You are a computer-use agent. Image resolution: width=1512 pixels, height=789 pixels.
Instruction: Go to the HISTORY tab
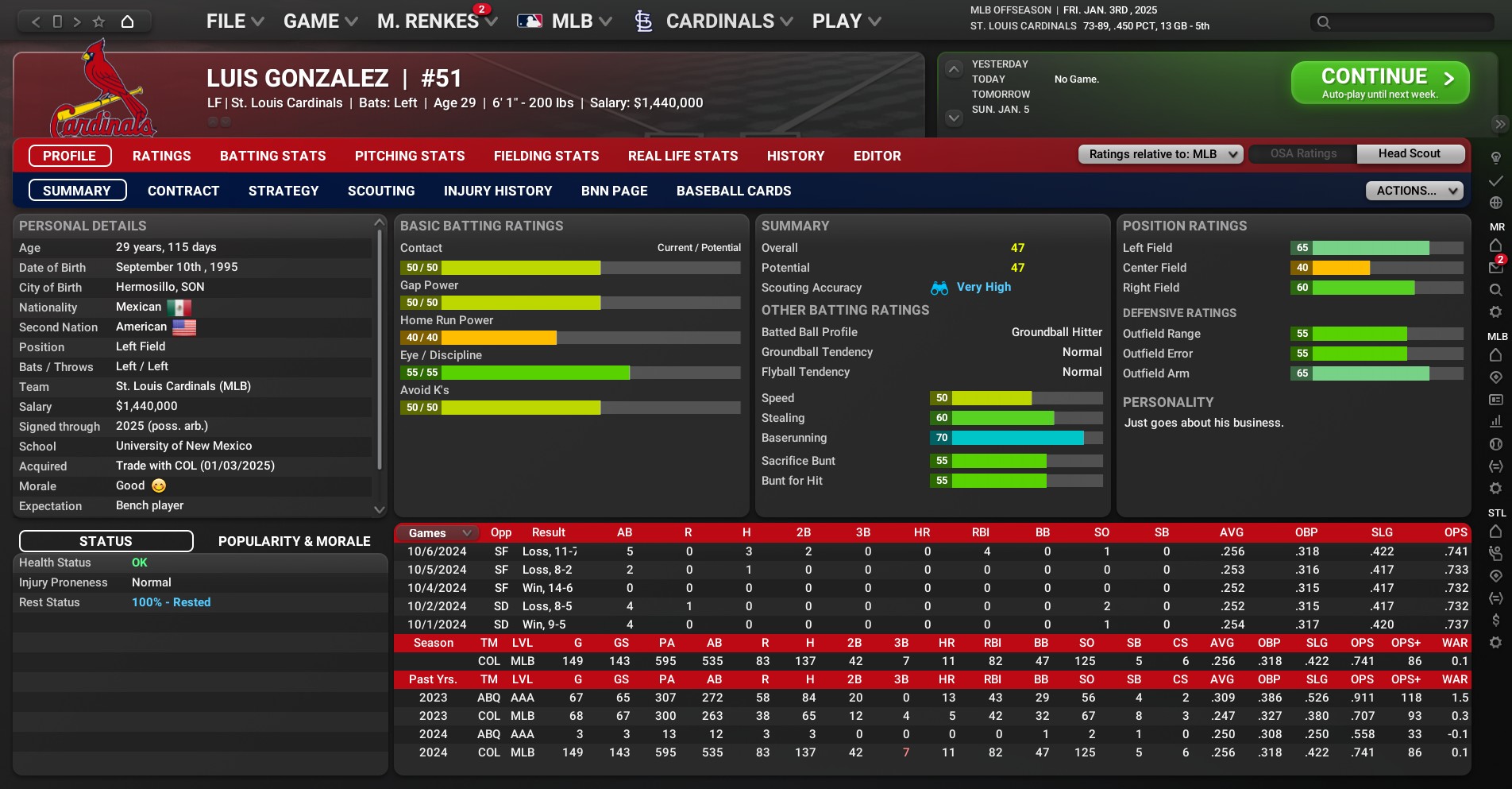(795, 156)
